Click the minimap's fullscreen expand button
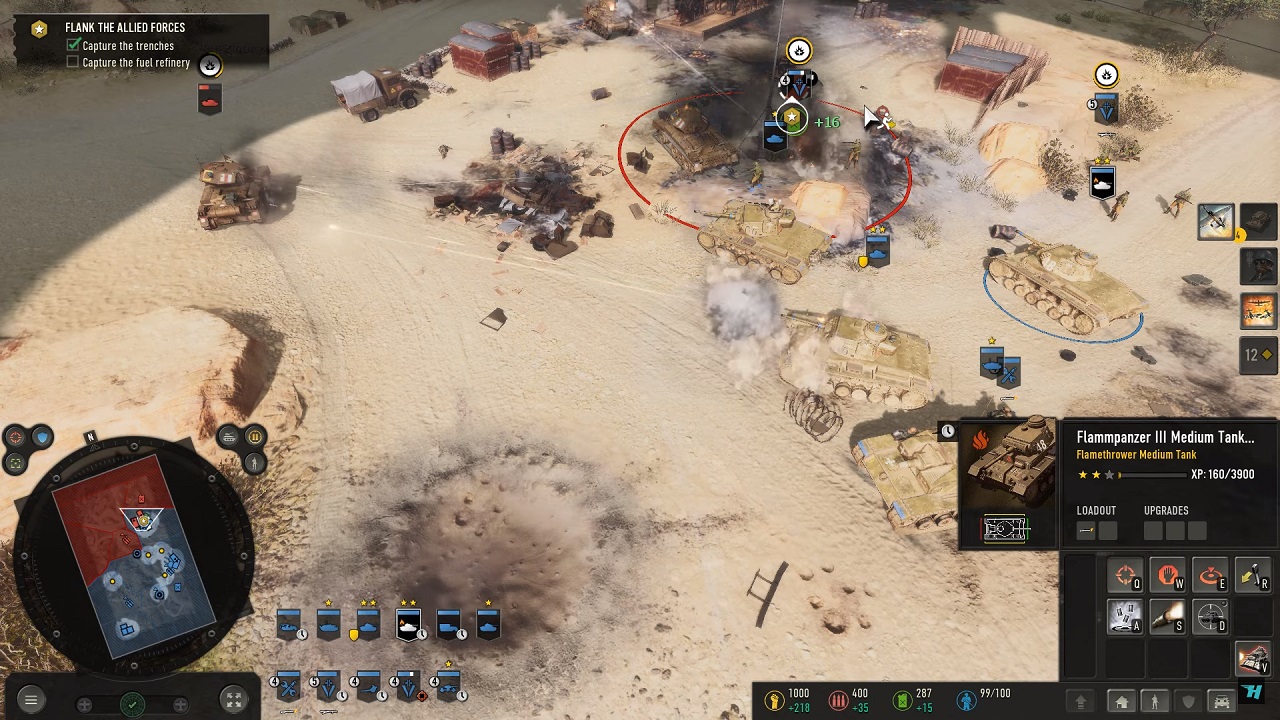 [232, 701]
